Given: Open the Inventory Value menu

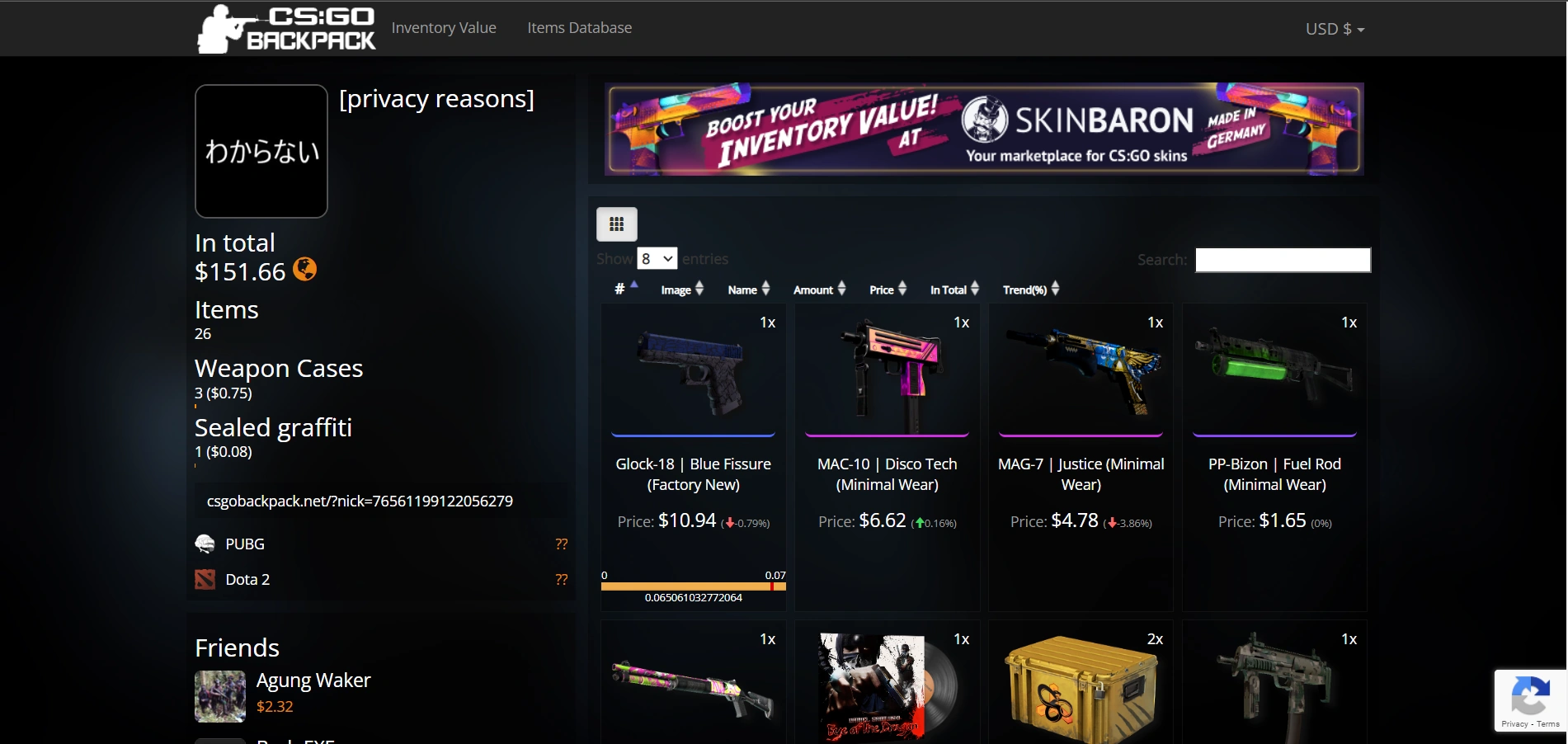Looking at the screenshot, I should 444,27.
